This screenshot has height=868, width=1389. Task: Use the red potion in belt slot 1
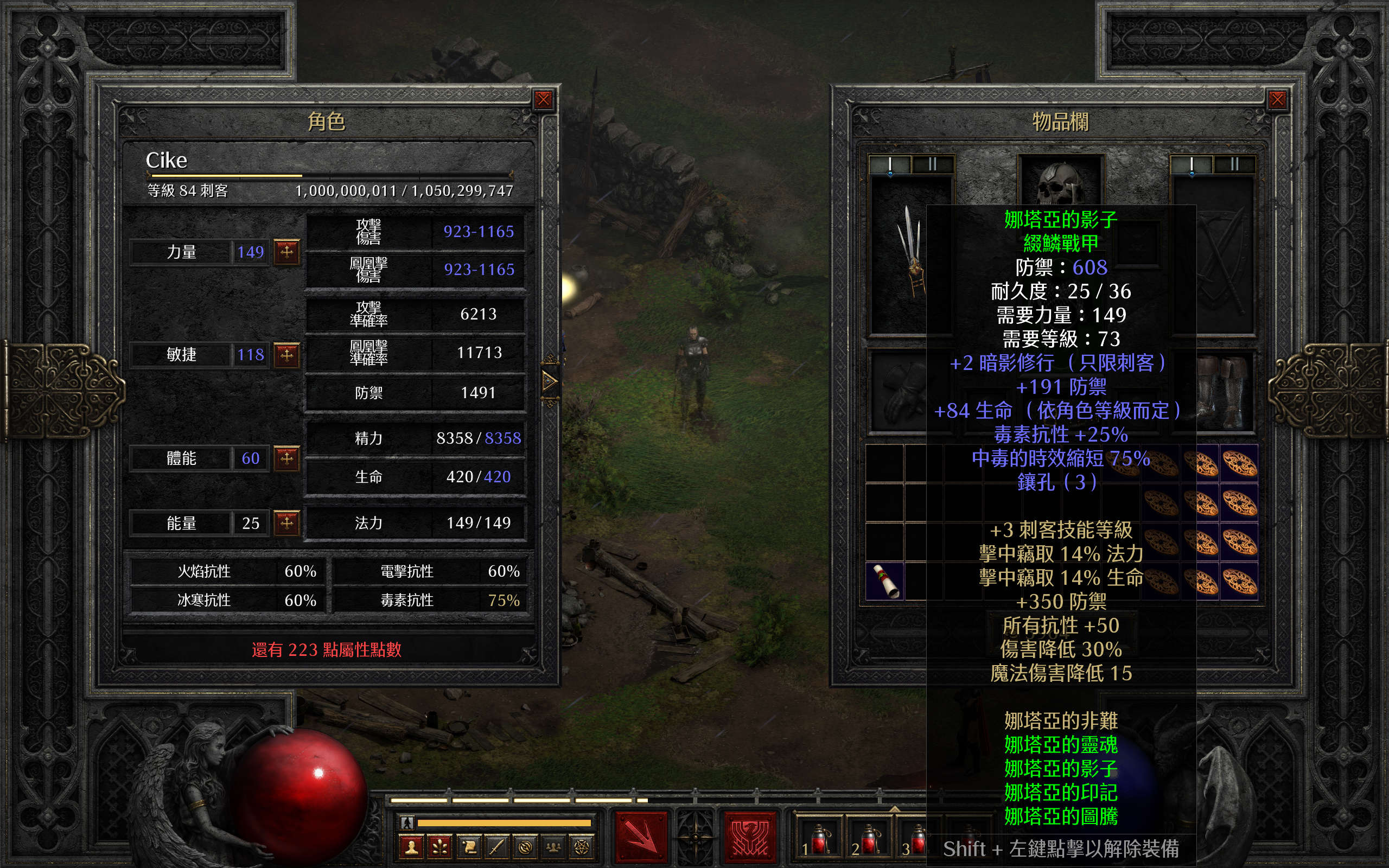tap(817, 839)
